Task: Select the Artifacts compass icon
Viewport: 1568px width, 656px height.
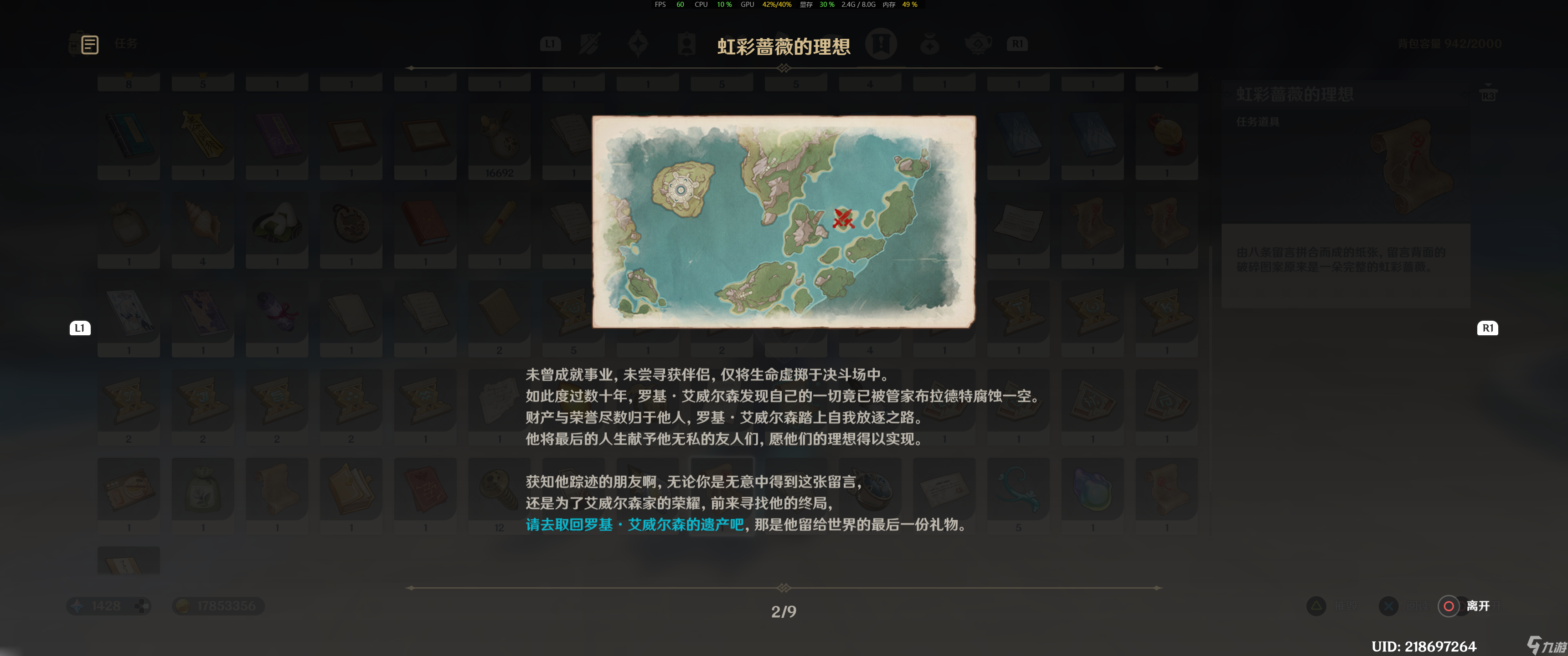Action: tap(638, 44)
